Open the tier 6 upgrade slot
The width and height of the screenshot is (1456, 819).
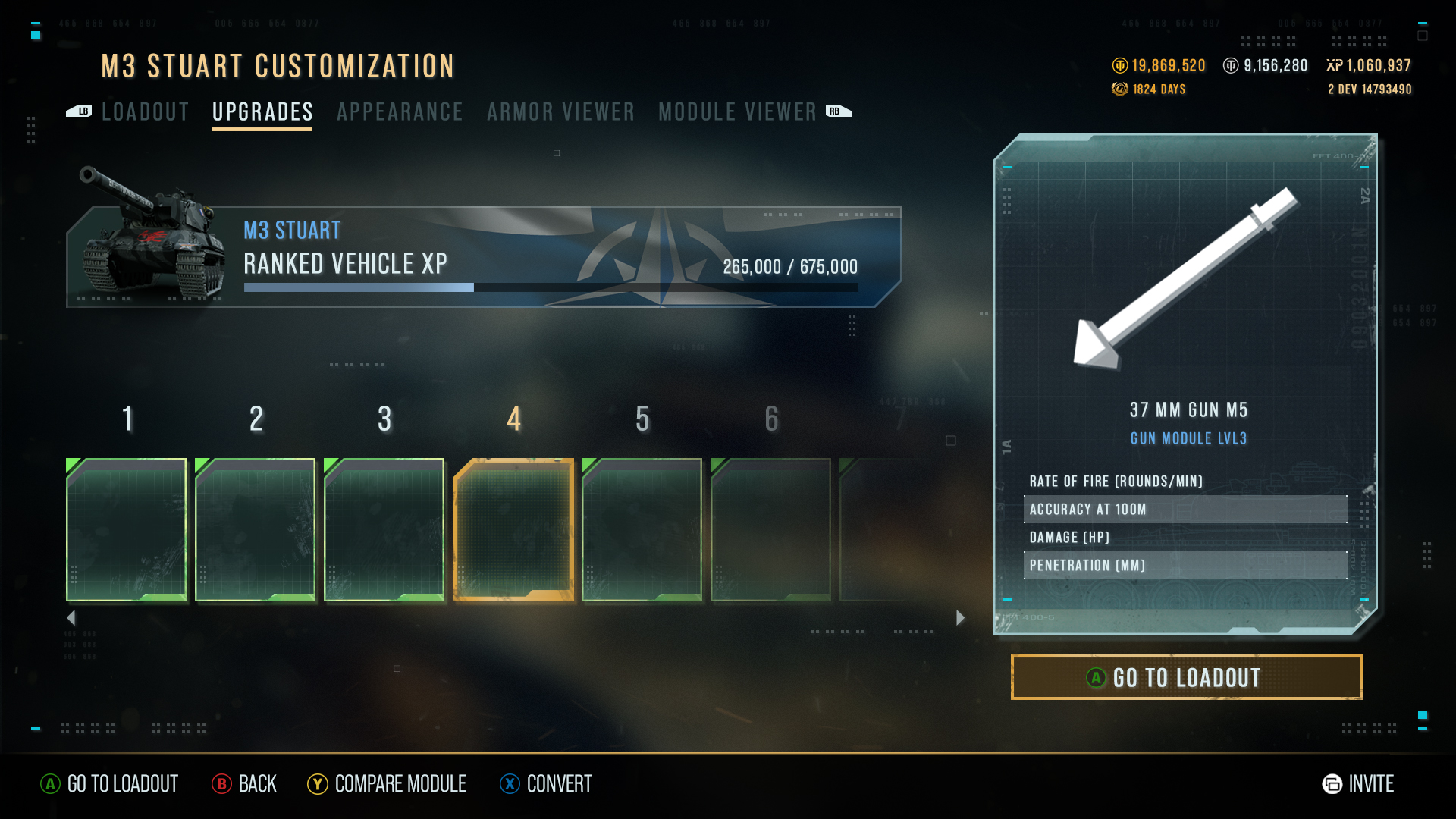point(771,529)
